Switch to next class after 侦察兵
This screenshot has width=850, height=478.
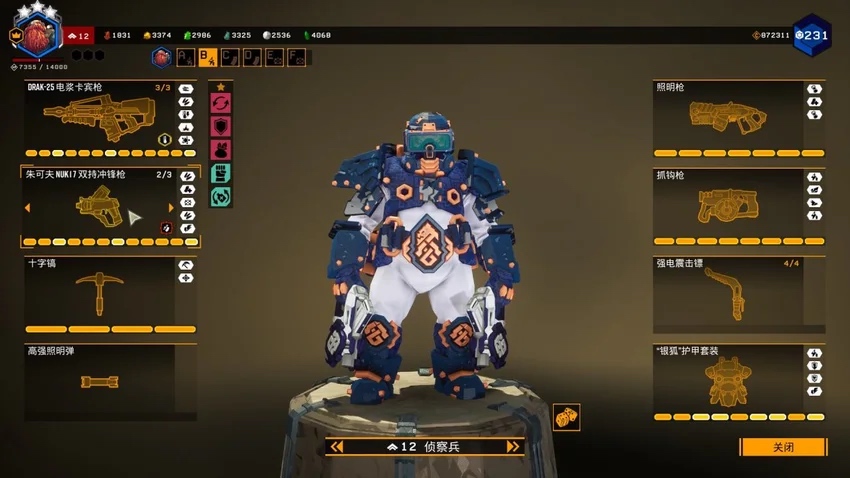513,447
